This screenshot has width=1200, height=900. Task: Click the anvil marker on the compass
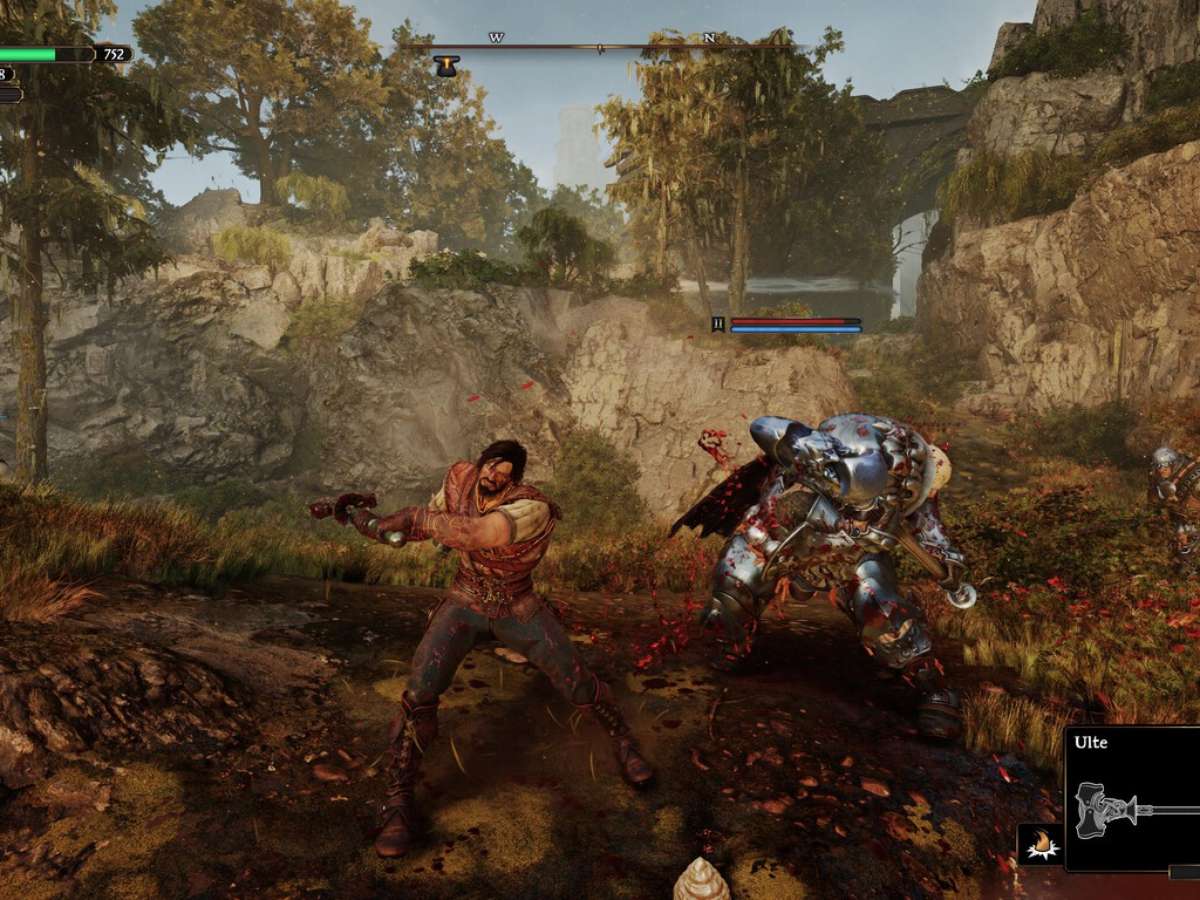446,66
